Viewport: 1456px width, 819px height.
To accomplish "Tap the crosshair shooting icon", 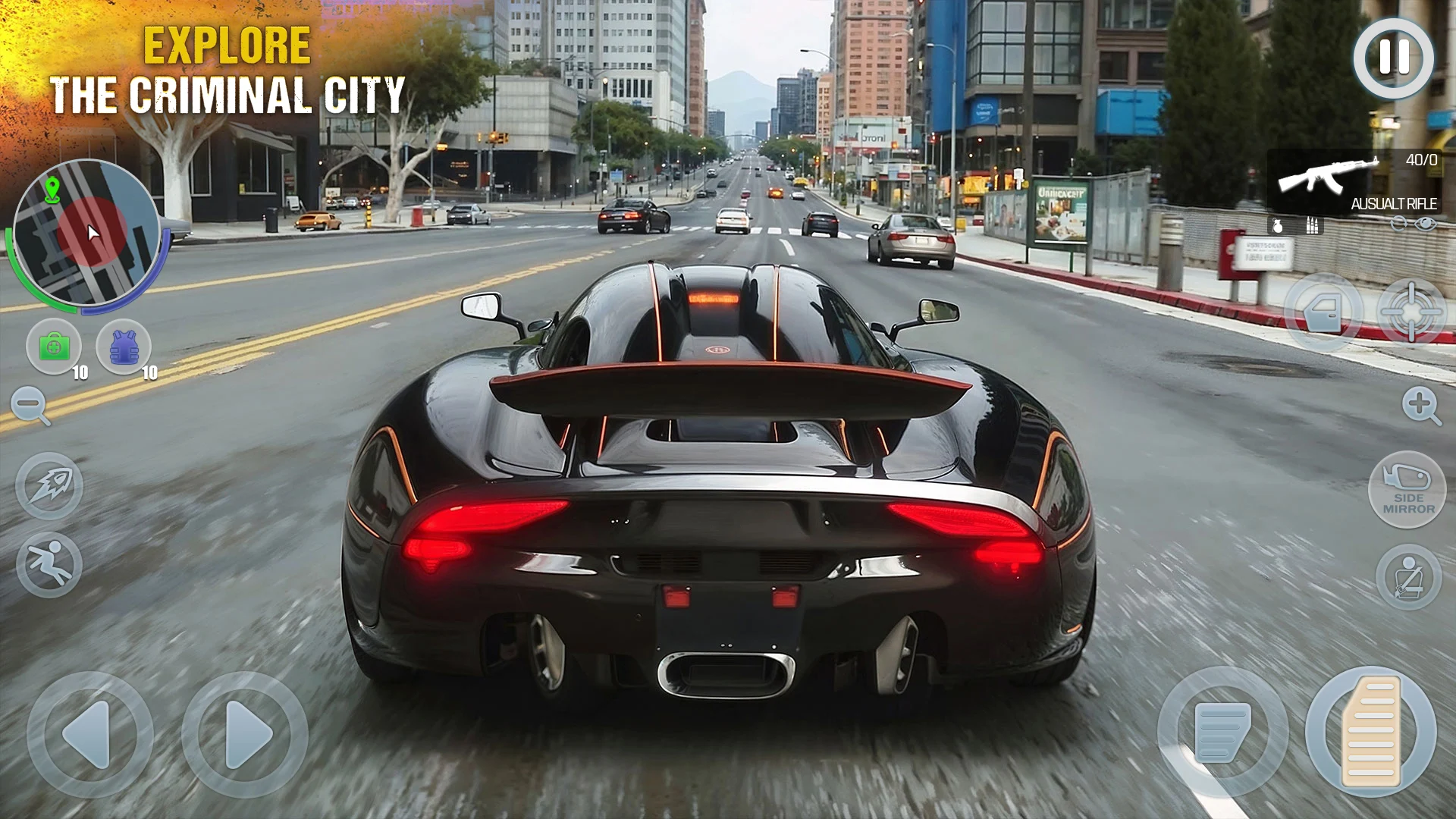I will 1410,312.
